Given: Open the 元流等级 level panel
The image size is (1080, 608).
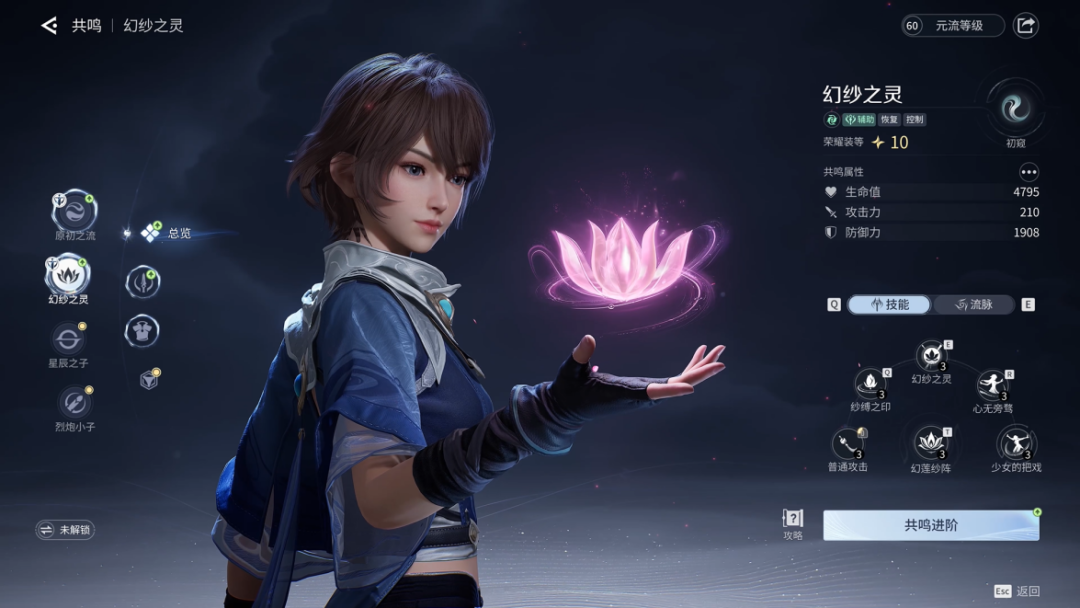Looking at the screenshot, I should click(953, 26).
